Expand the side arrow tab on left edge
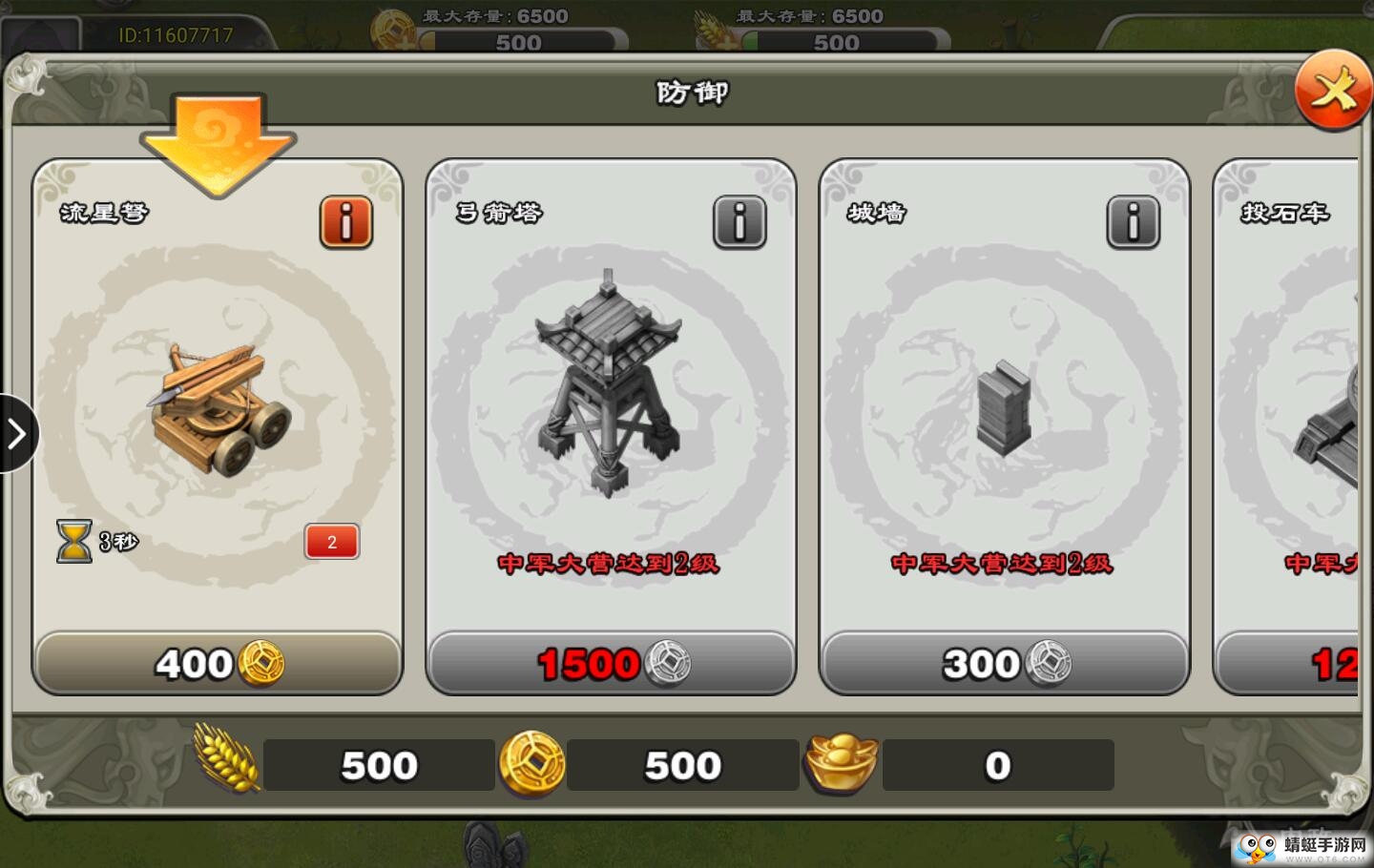Viewport: 1374px width, 868px height. pos(16,434)
